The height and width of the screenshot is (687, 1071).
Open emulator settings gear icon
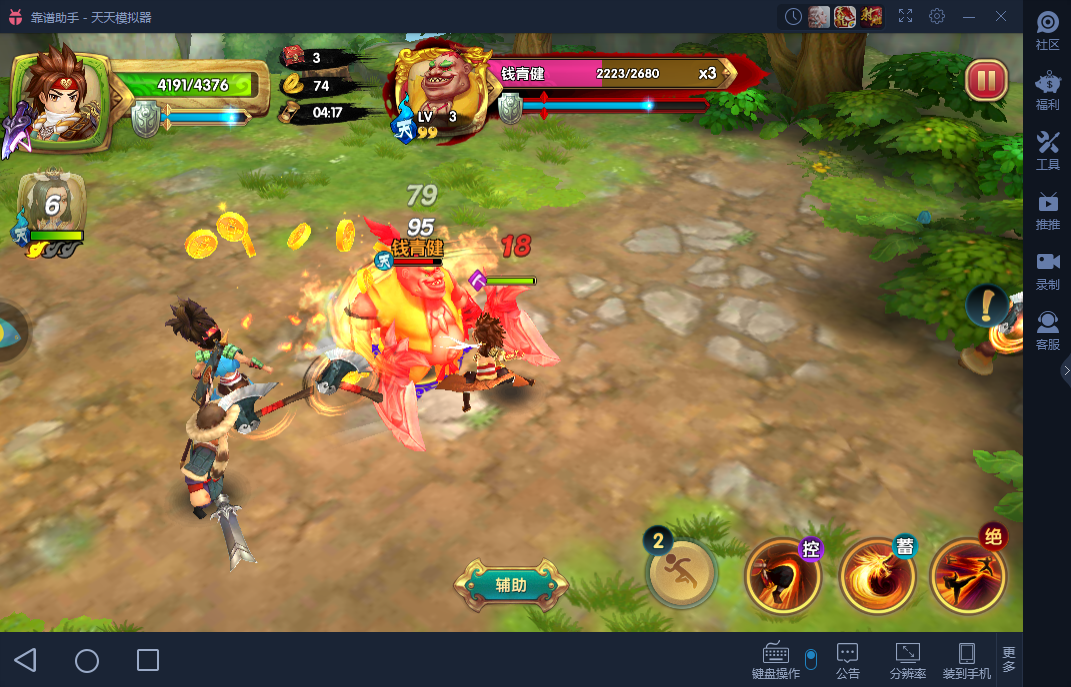(x=937, y=16)
